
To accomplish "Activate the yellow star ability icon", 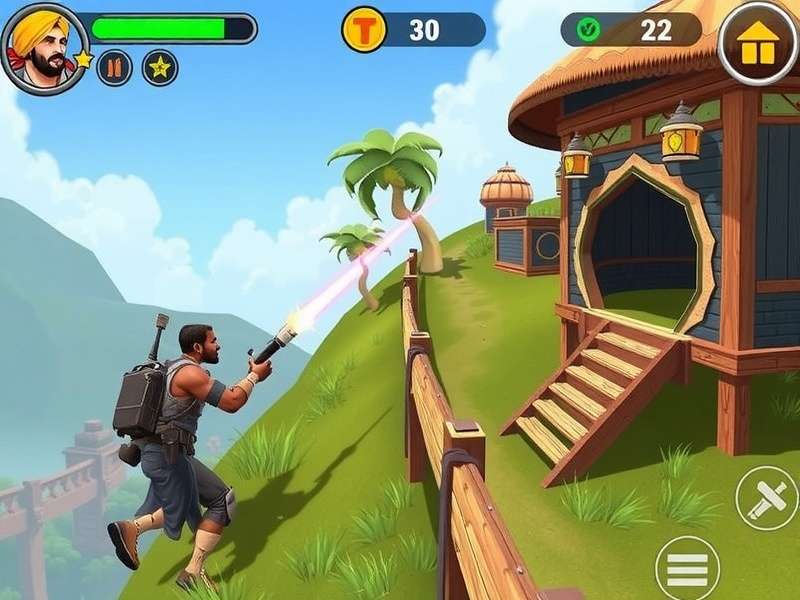I will [160, 68].
